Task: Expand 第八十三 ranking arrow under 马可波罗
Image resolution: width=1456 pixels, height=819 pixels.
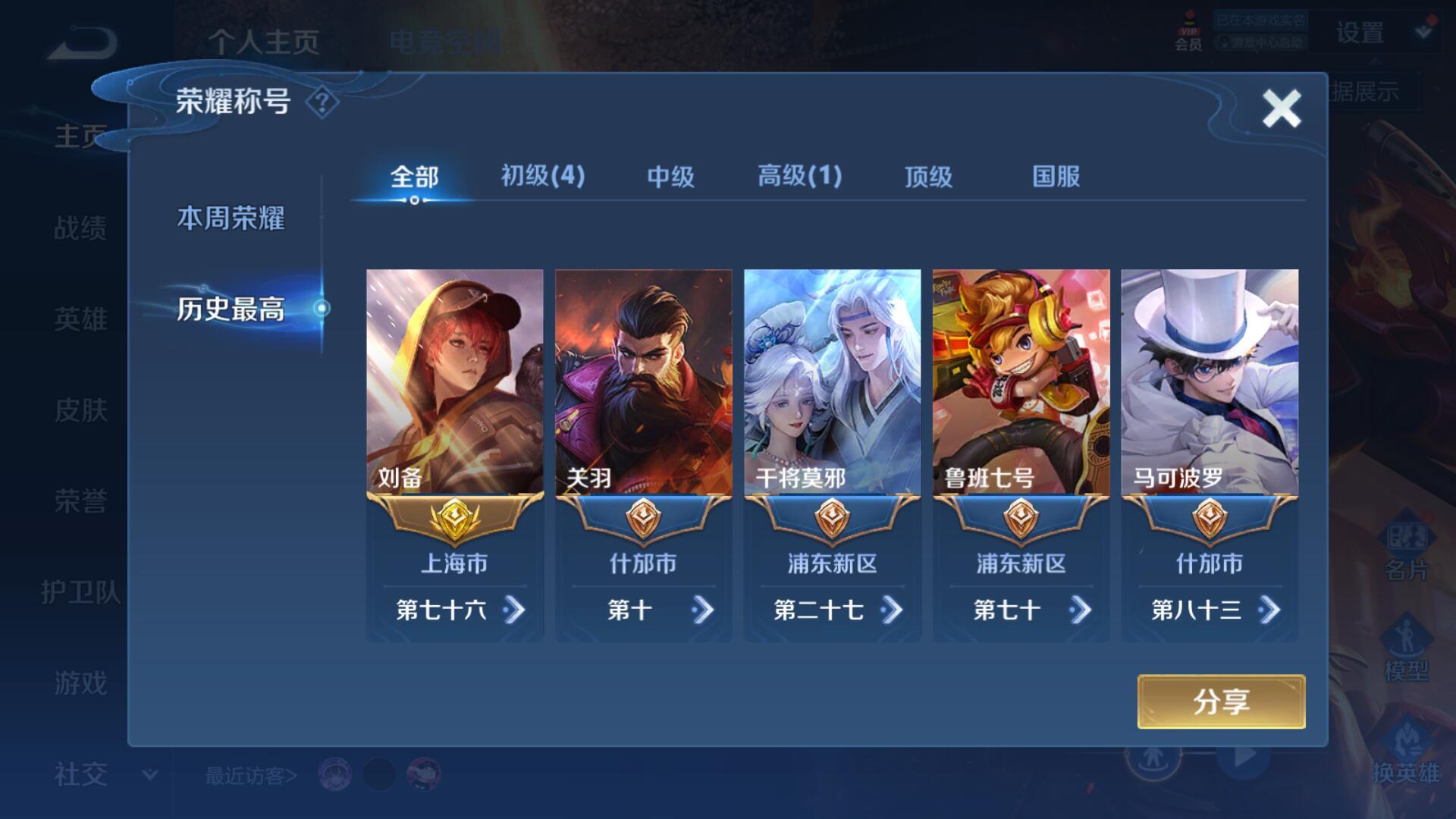Action: (1269, 610)
